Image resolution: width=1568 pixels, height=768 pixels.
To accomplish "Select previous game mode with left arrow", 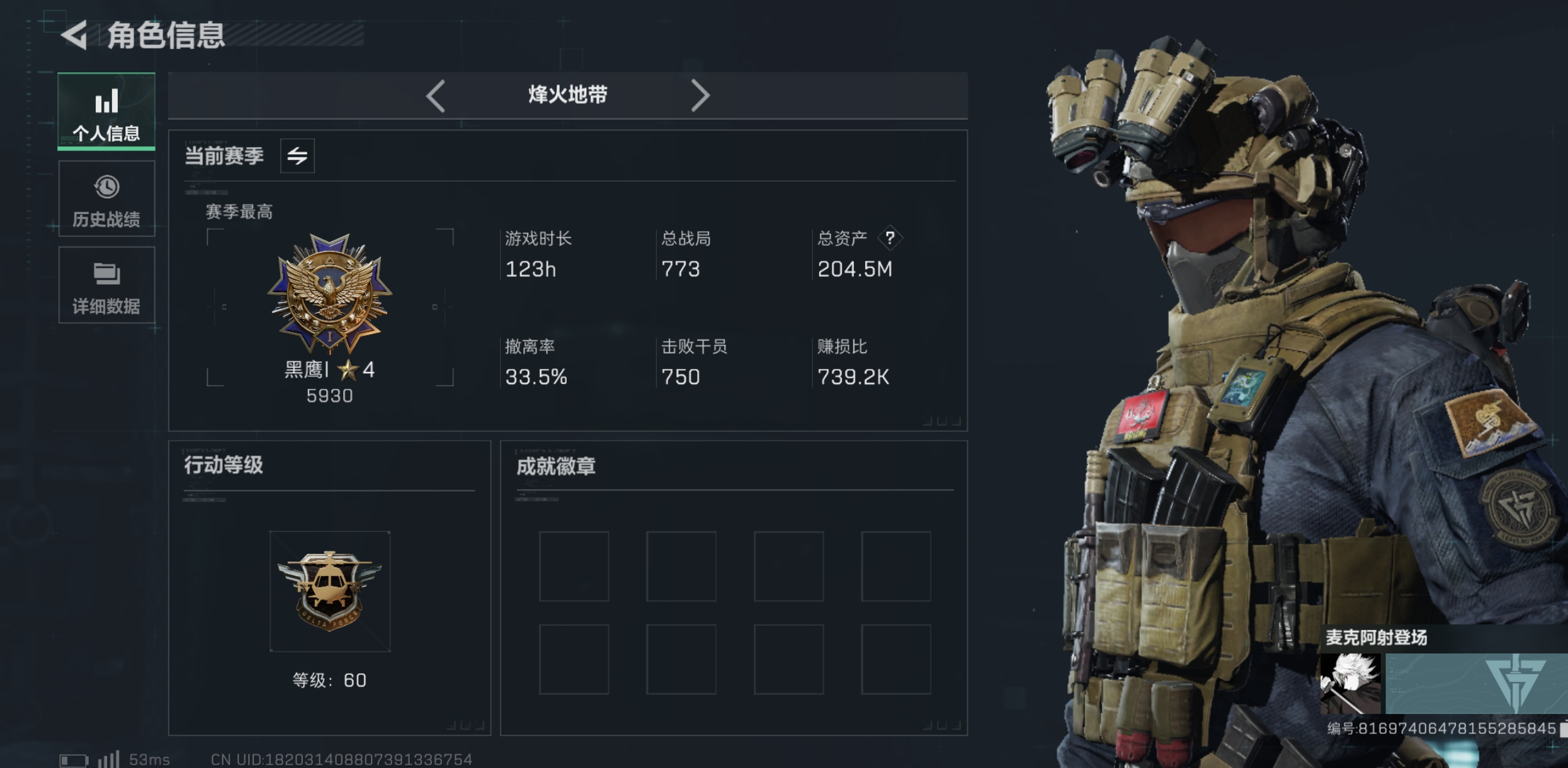I will [436, 96].
